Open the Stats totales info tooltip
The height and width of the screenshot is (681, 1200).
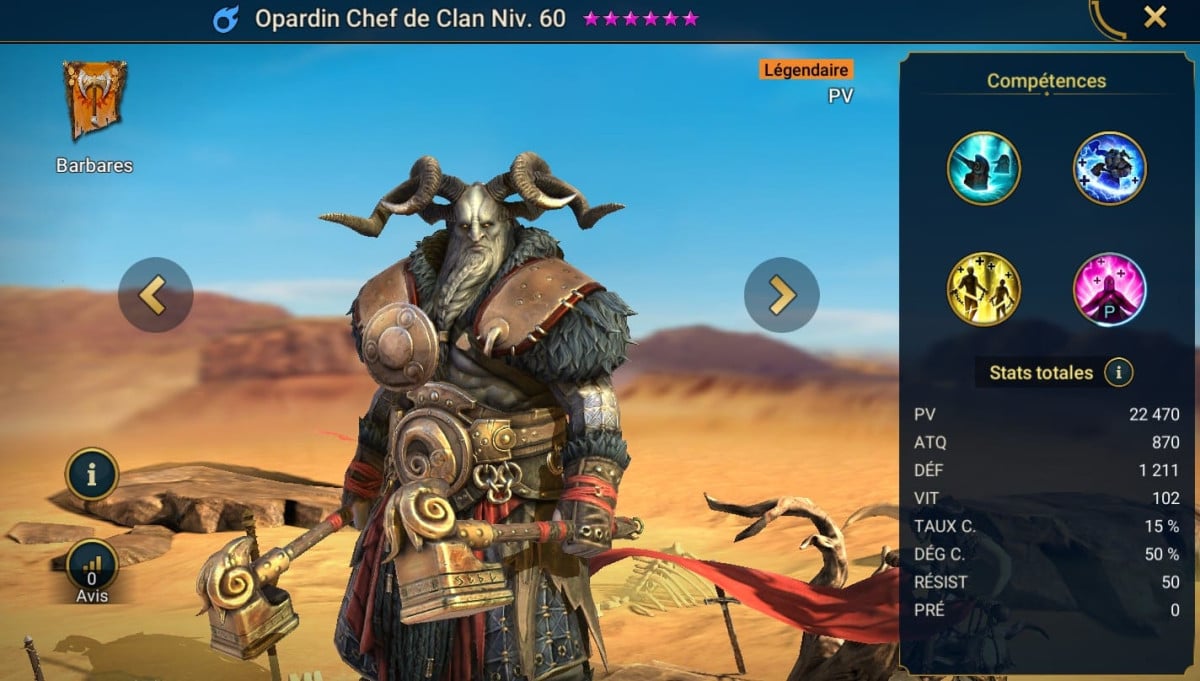tap(1118, 373)
